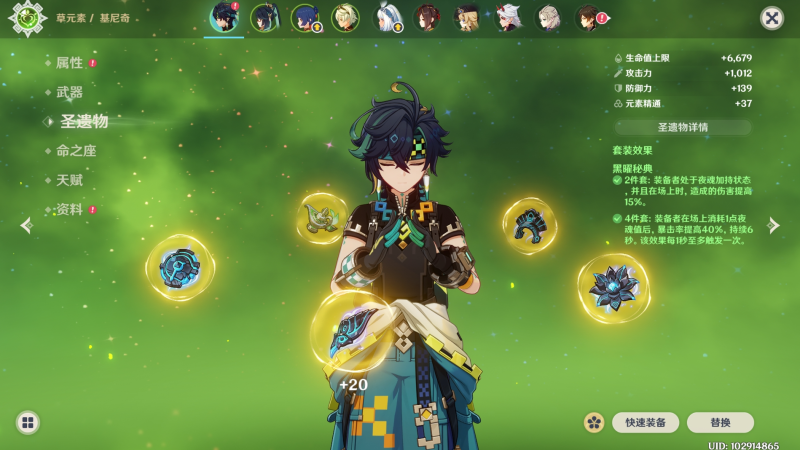
Task: Choose the circlet headpiece artifact slot
Action: [x=529, y=225]
